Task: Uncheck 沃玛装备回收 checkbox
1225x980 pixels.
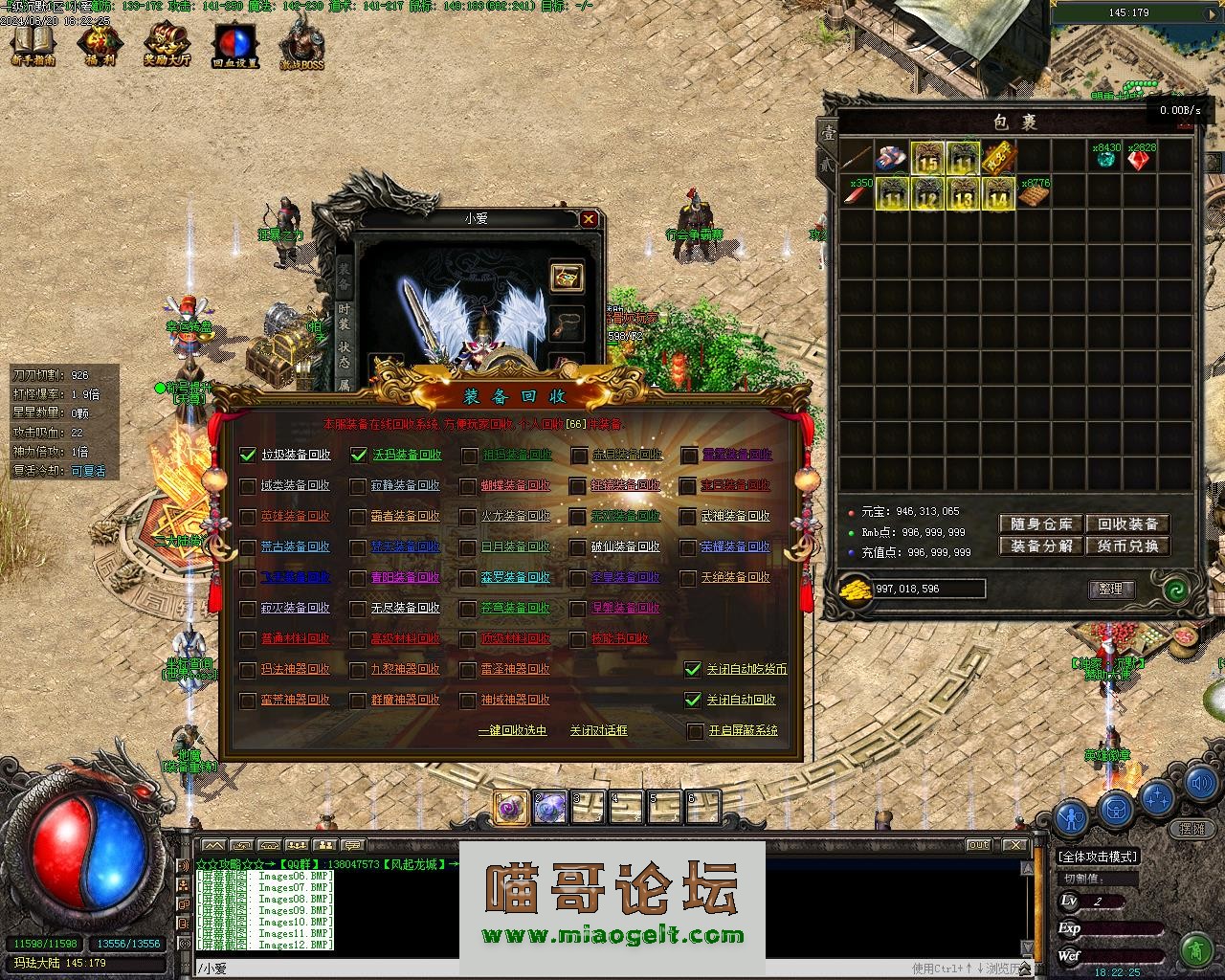Action: point(359,455)
